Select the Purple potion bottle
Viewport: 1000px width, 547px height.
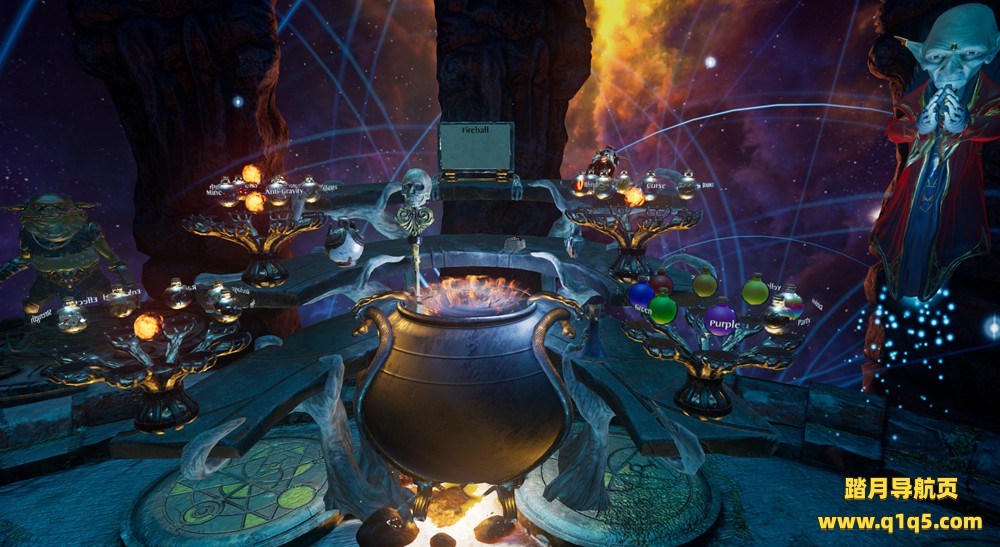point(720,321)
